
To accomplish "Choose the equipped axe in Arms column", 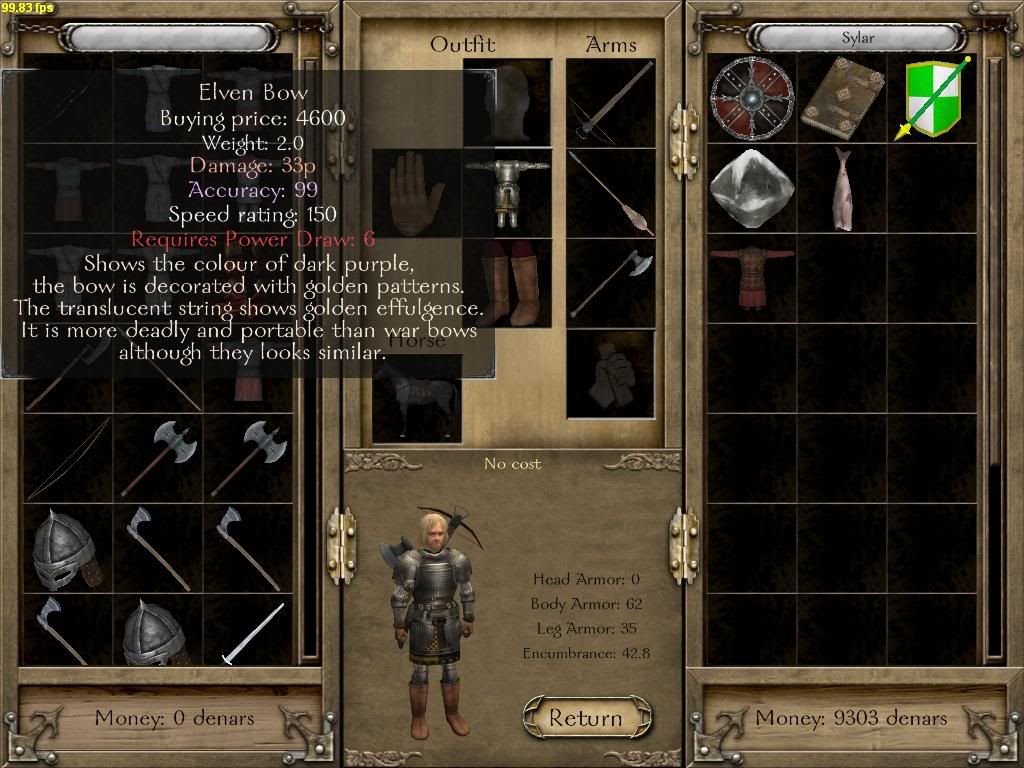I will (x=610, y=283).
